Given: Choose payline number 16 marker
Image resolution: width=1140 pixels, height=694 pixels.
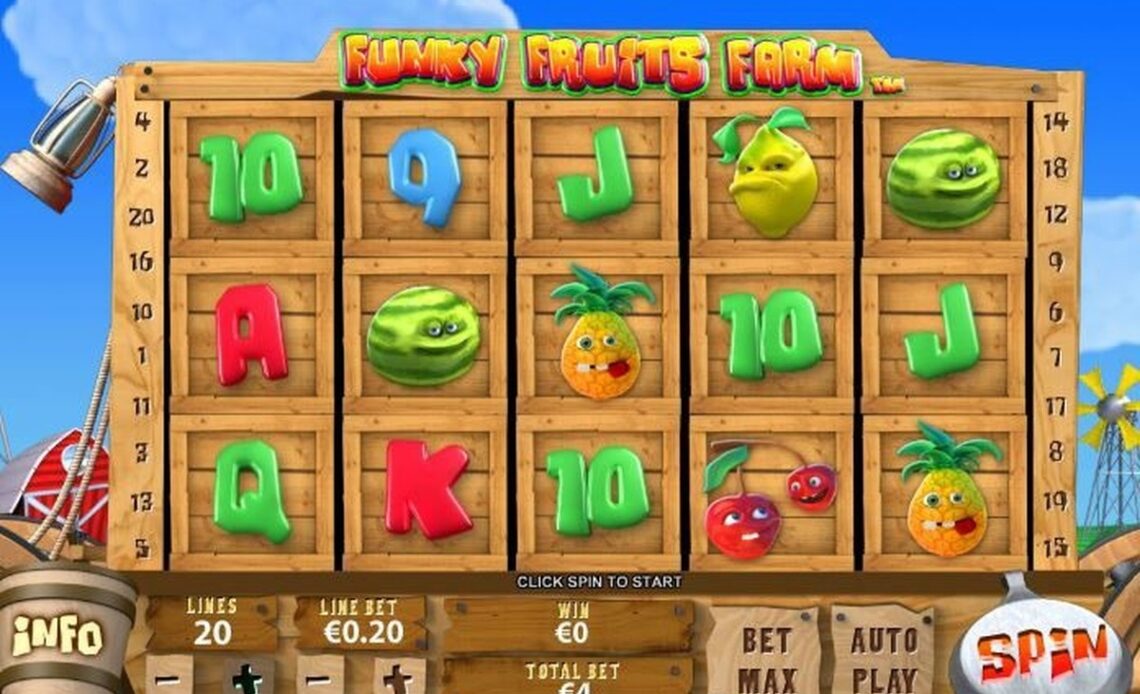Looking at the screenshot, I should click(142, 263).
